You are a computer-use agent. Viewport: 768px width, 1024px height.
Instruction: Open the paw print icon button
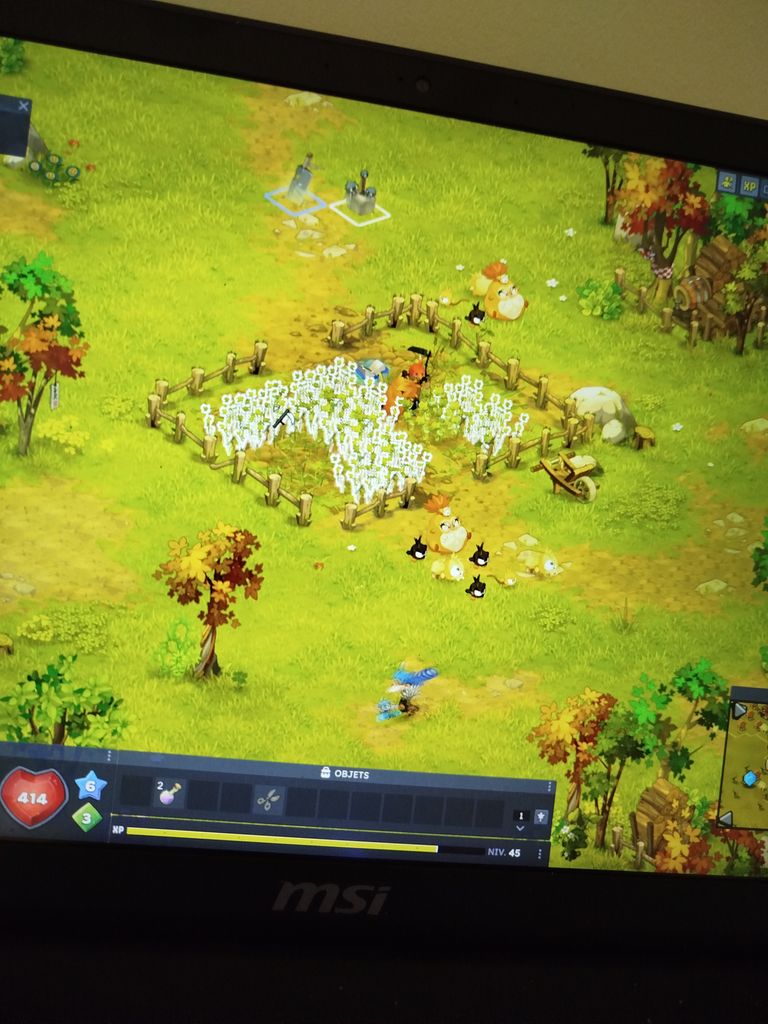click(x=727, y=182)
